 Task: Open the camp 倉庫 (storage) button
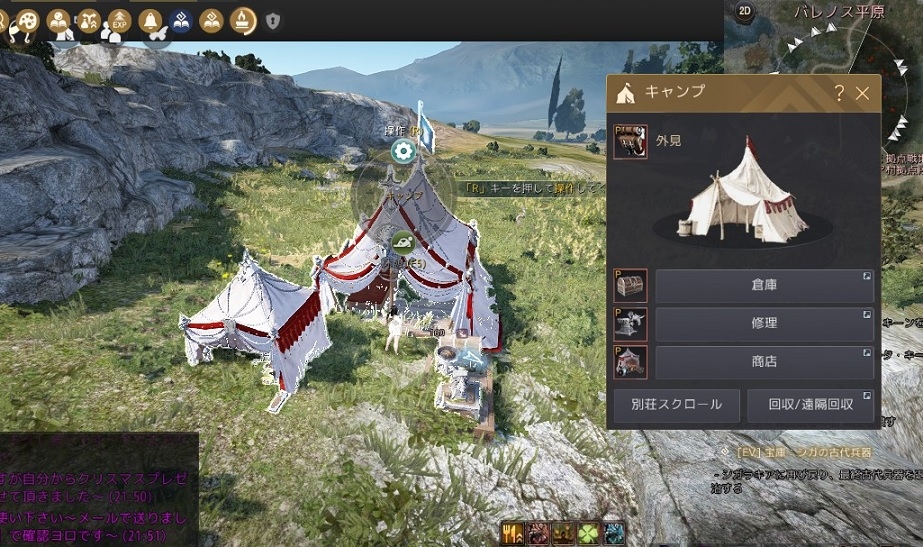tap(764, 286)
